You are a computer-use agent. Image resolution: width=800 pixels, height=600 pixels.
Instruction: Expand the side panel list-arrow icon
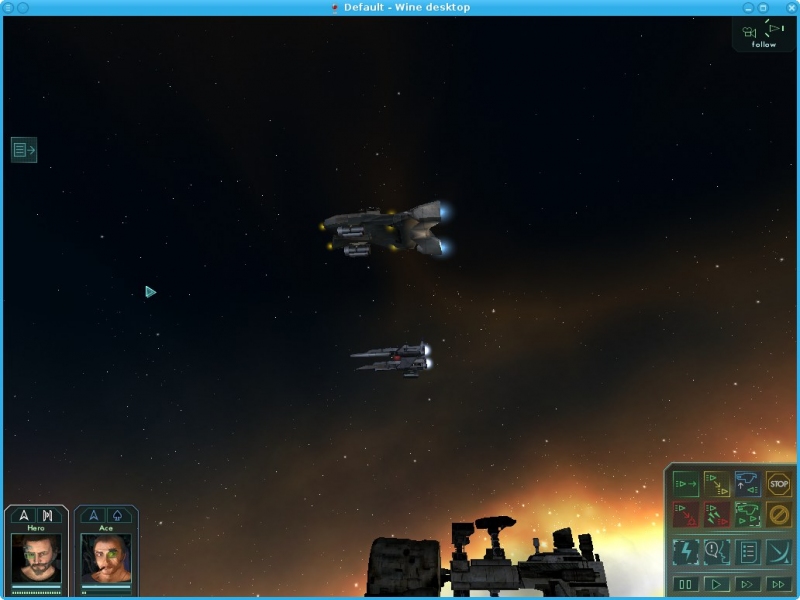[24, 150]
